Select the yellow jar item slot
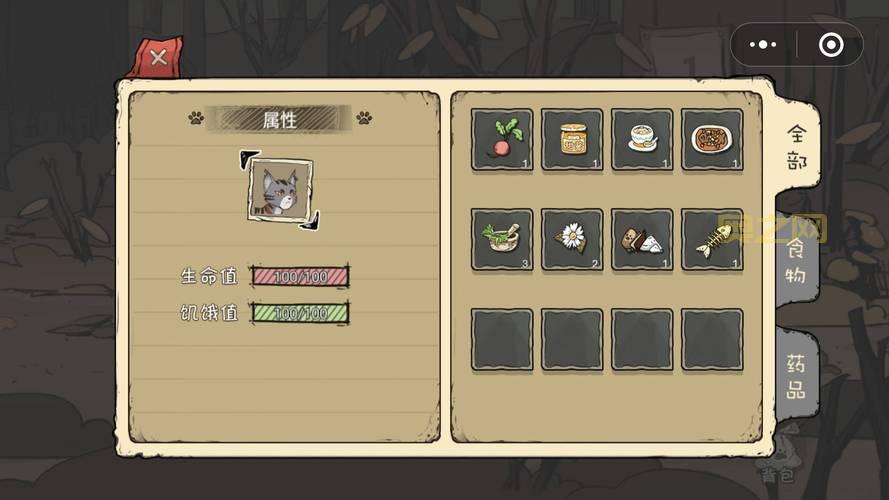The height and width of the screenshot is (500, 889). tap(572, 139)
